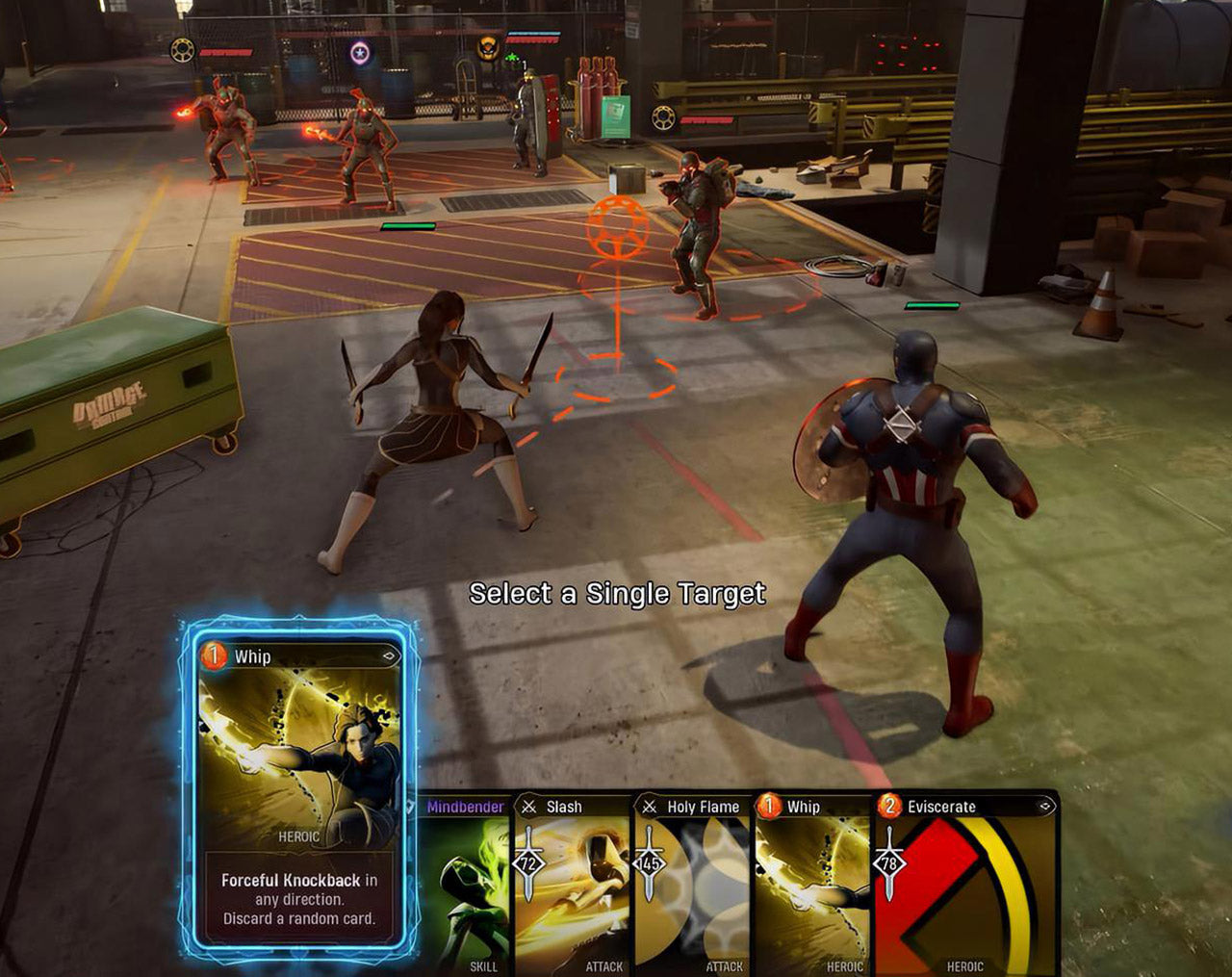
Task: Click the enlarged Whip card with Forceful Knockback text
Action: point(298,789)
